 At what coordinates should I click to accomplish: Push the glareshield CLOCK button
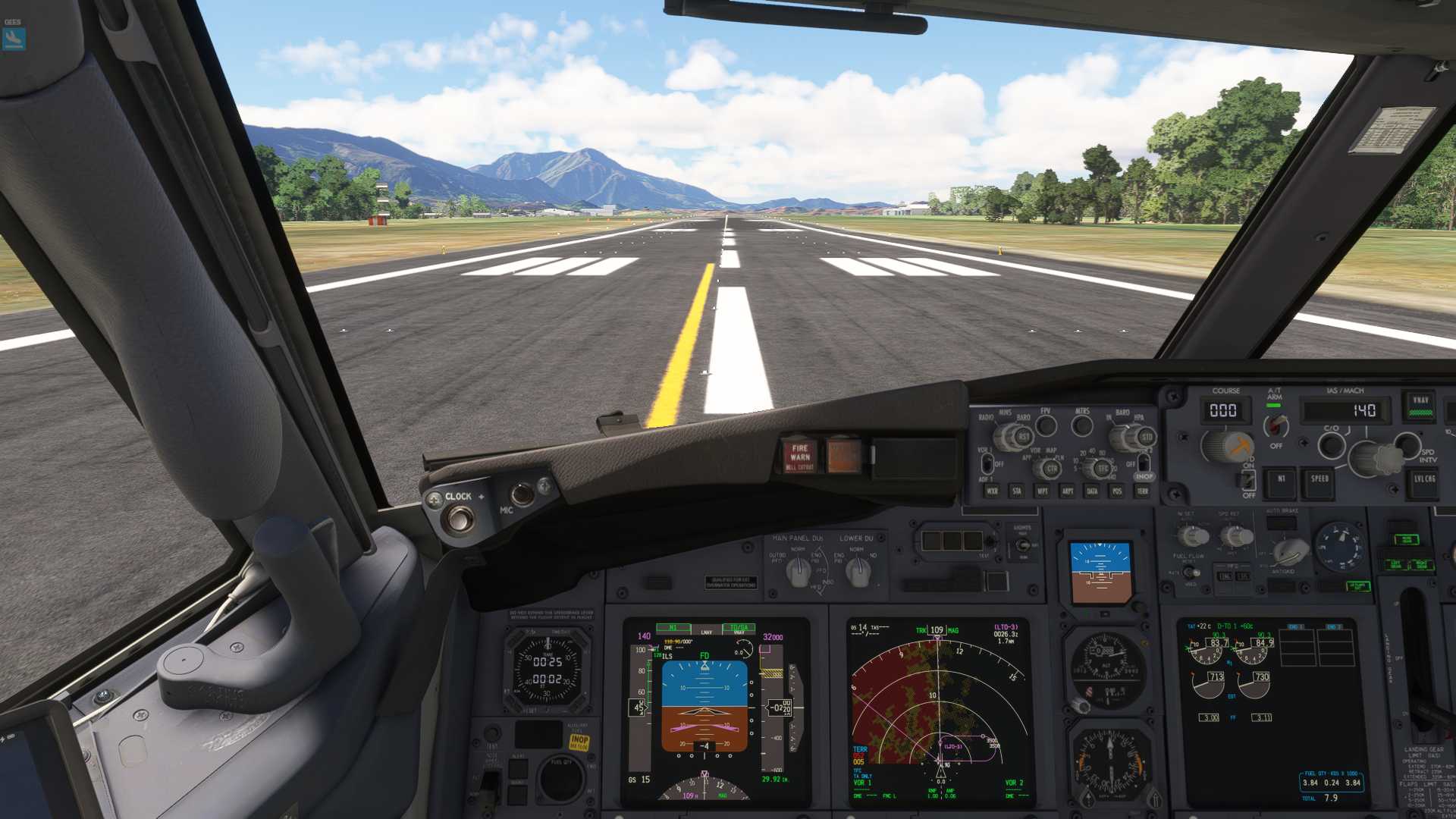pos(460,519)
